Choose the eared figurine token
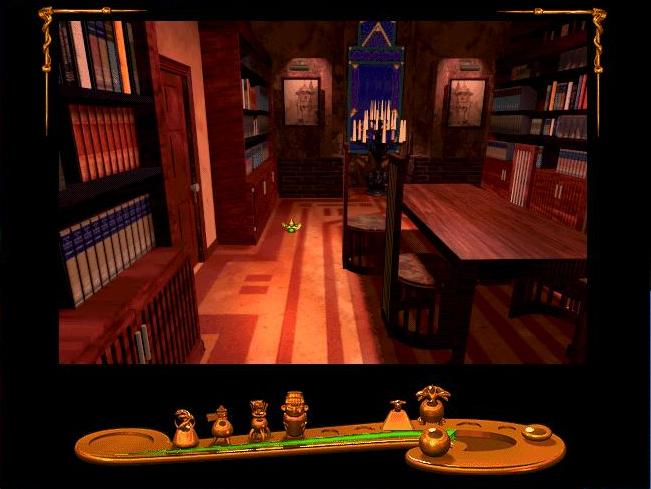This screenshot has height=489, width=651. 259,421
